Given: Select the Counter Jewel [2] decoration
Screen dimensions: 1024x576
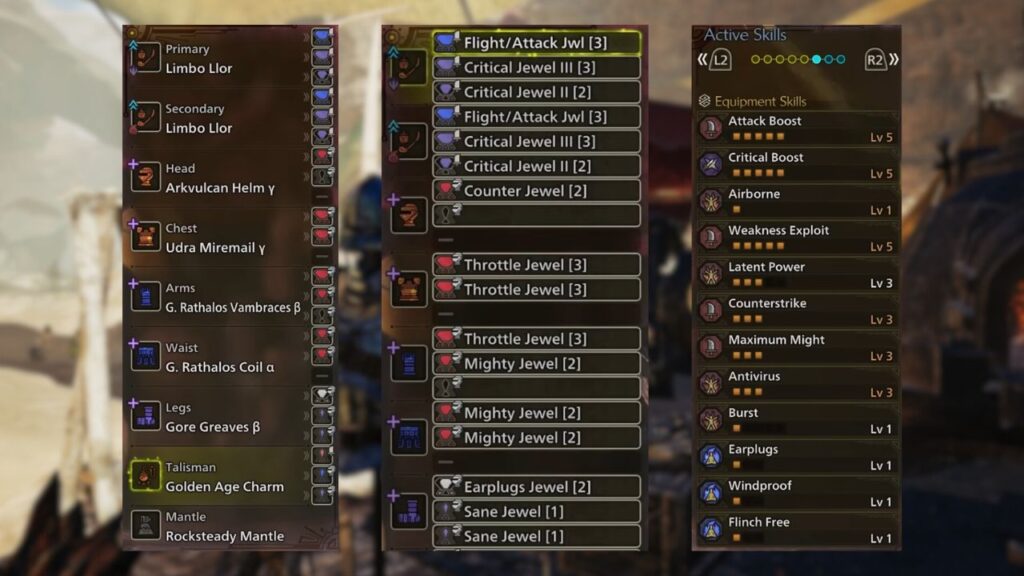Looking at the screenshot, I should 536,191.
